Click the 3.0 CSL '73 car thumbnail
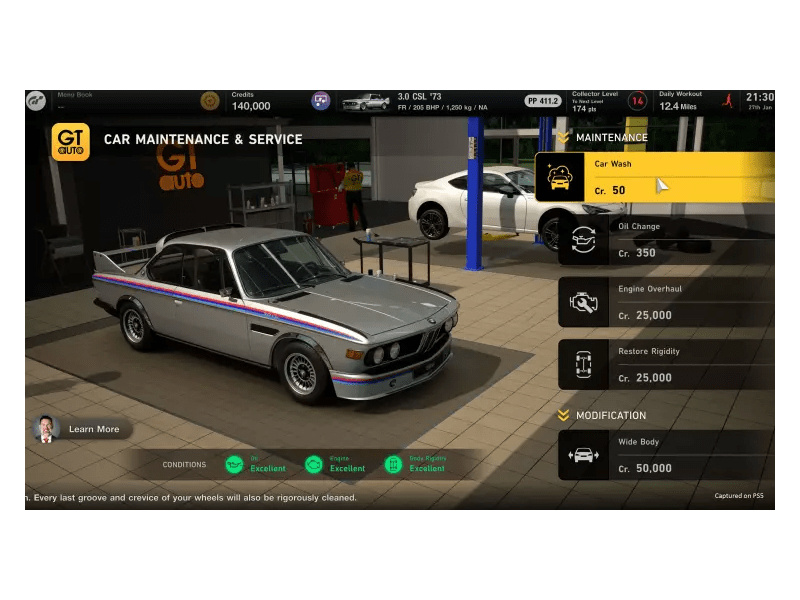The height and width of the screenshot is (600, 800). click(x=365, y=101)
